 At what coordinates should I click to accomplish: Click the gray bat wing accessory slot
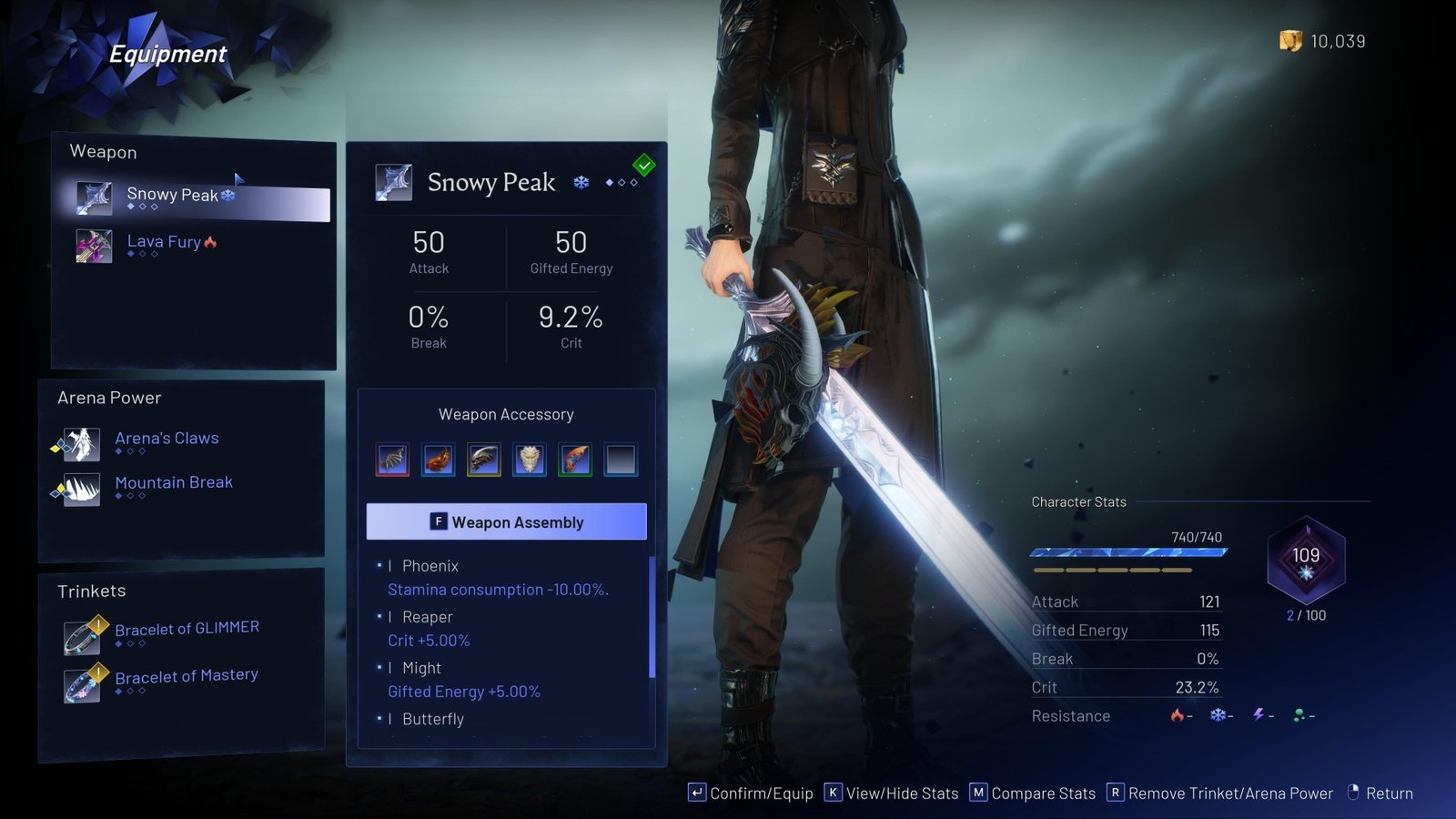pos(393,460)
